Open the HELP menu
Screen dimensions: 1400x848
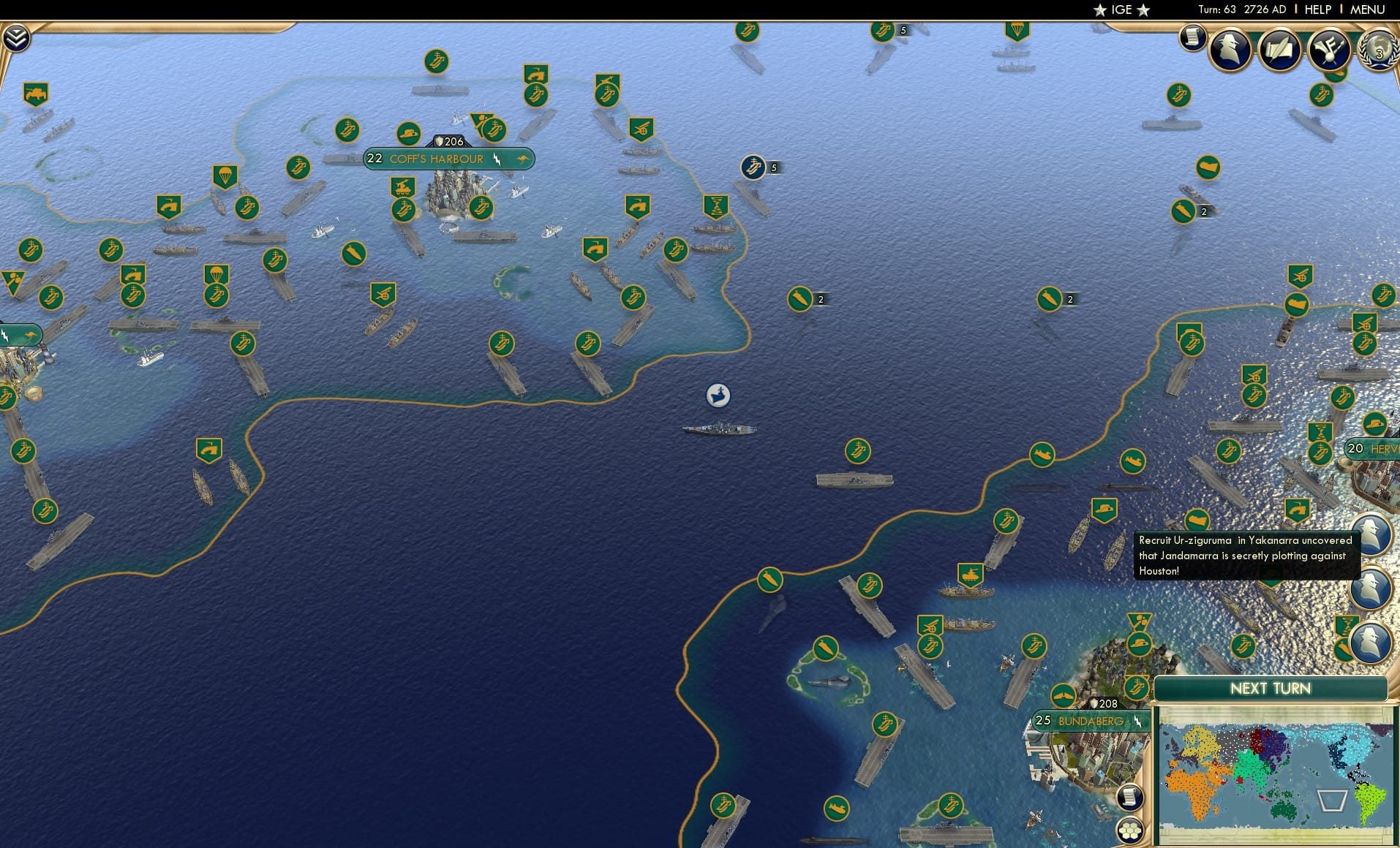point(1317,10)
